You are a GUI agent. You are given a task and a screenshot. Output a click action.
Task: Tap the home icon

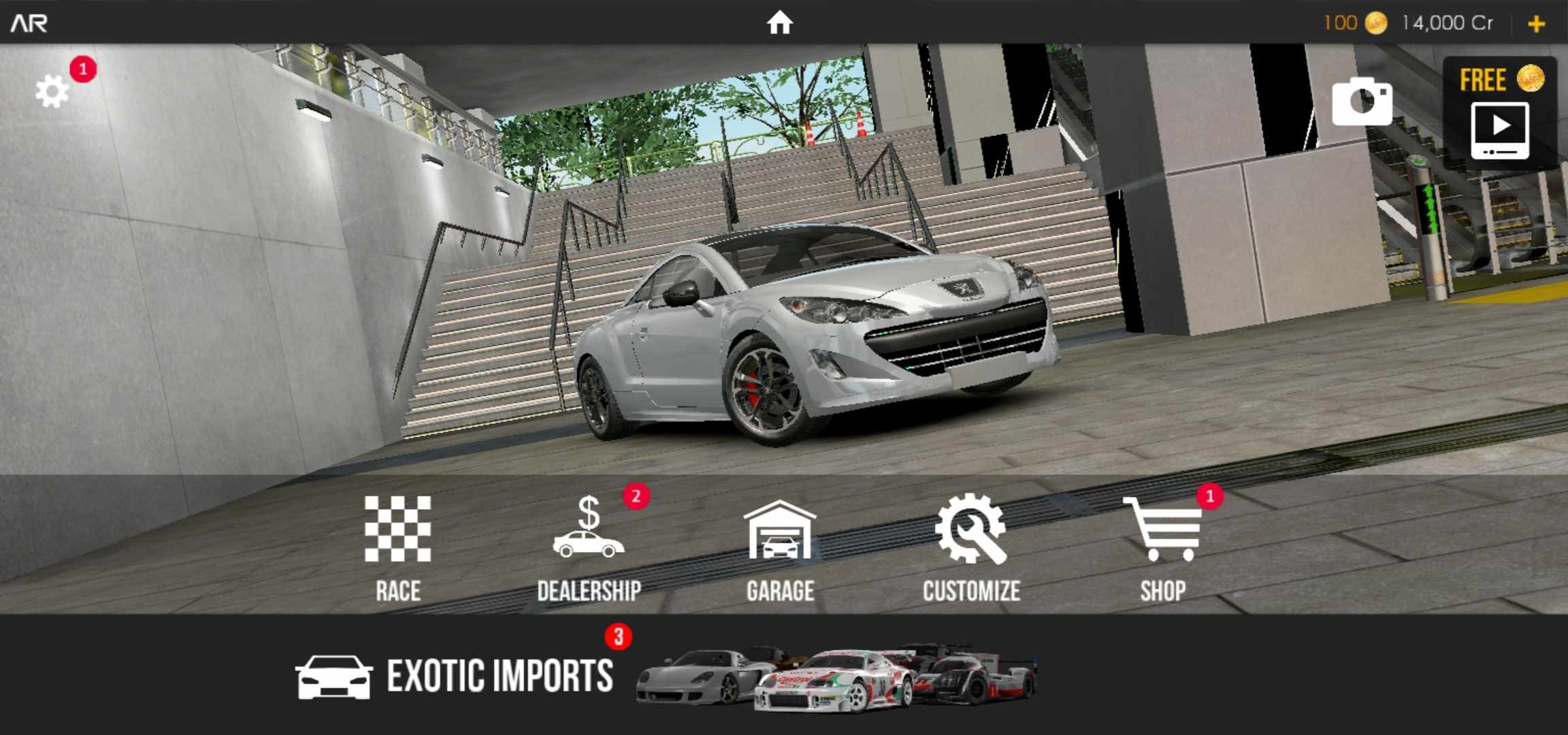780,22
